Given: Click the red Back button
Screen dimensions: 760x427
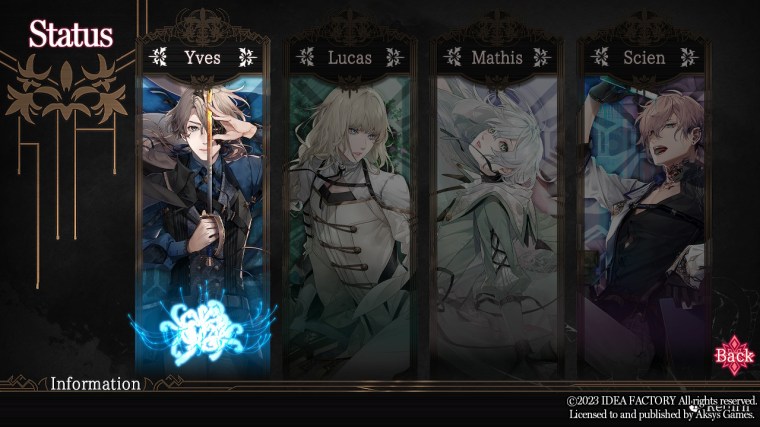Looking at the screenshot, I should tap(734, 355).
